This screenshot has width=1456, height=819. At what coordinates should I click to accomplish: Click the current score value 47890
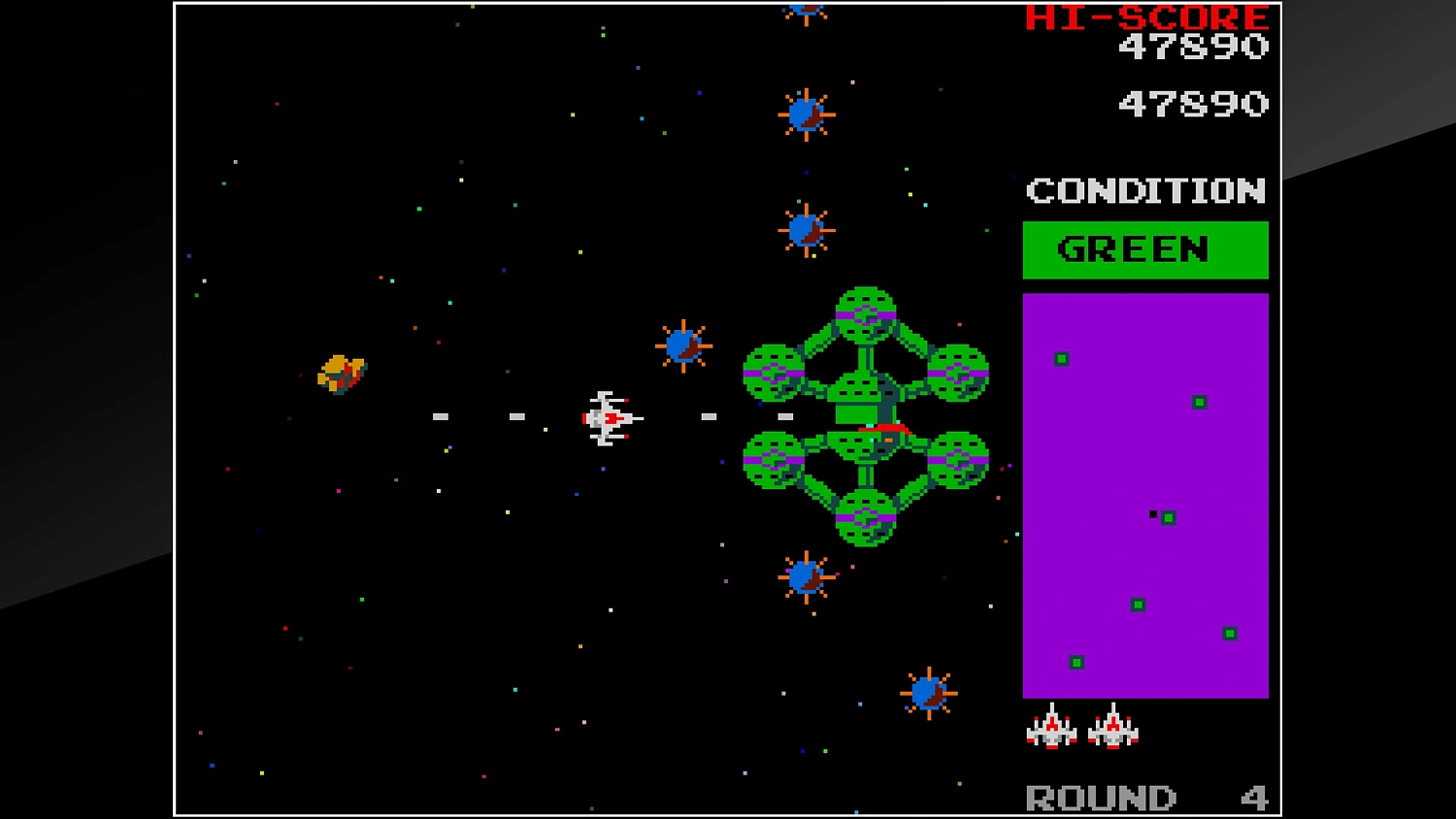1192,102
